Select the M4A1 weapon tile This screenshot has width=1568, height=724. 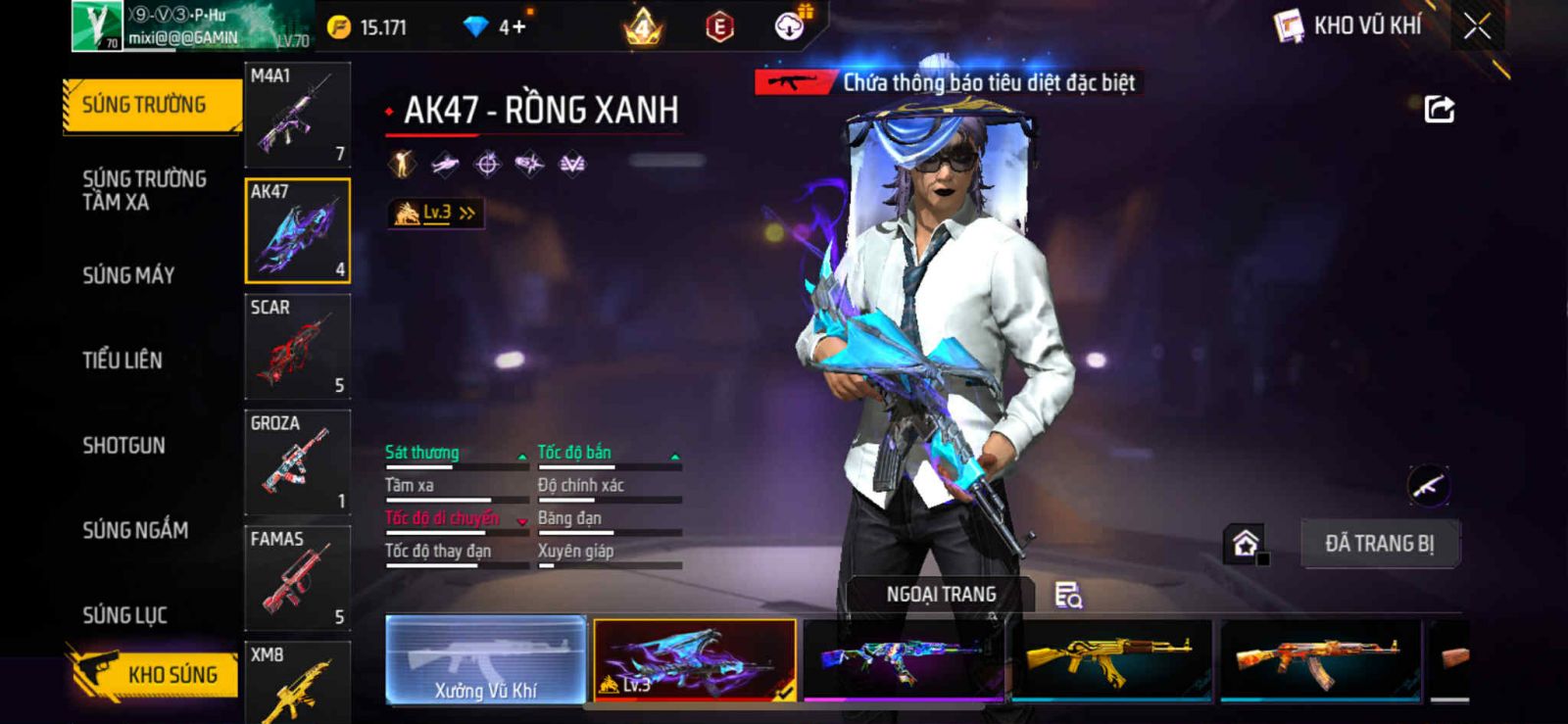point(297,115)
